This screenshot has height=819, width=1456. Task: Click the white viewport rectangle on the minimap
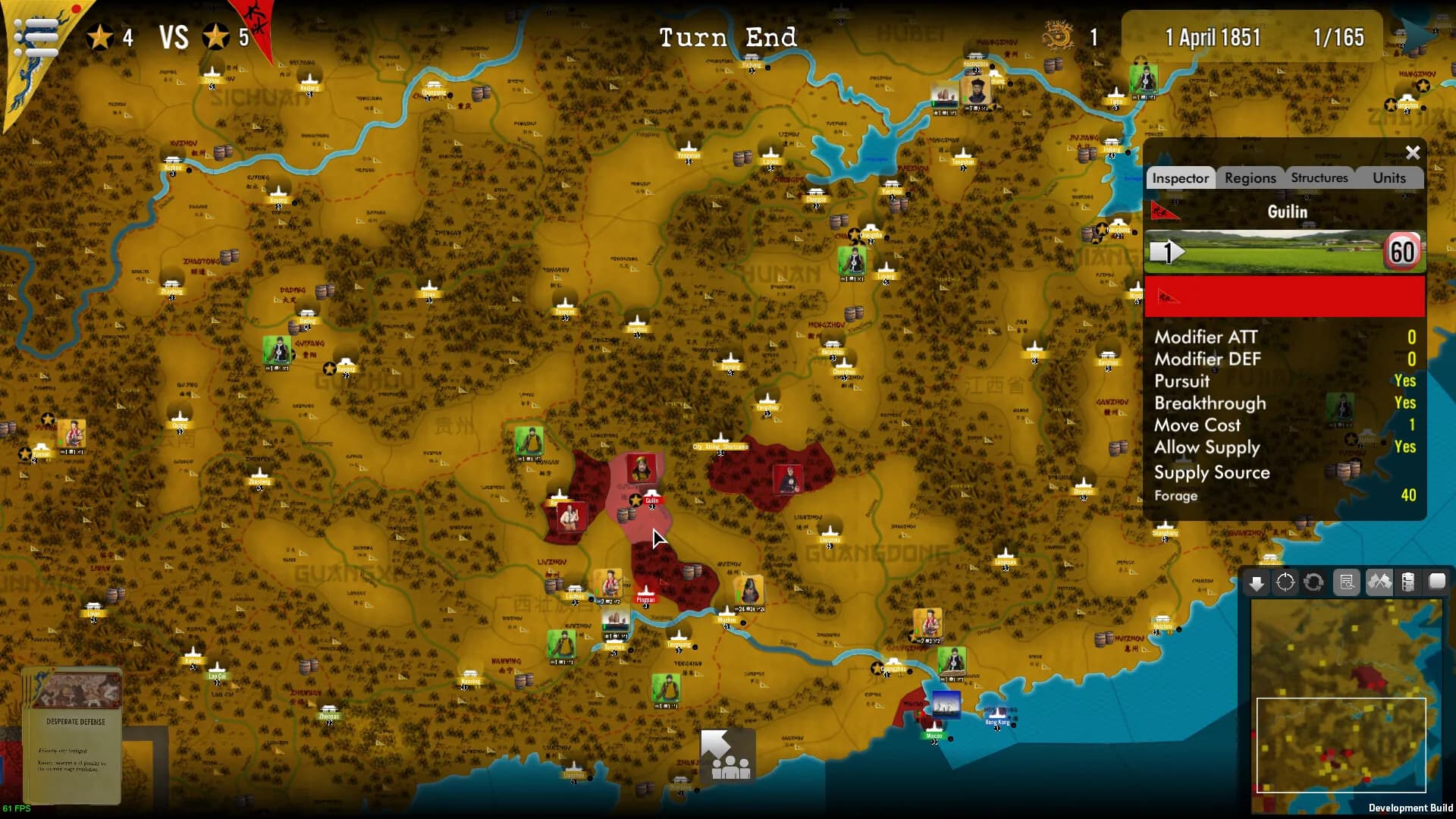click(1341, 745)
